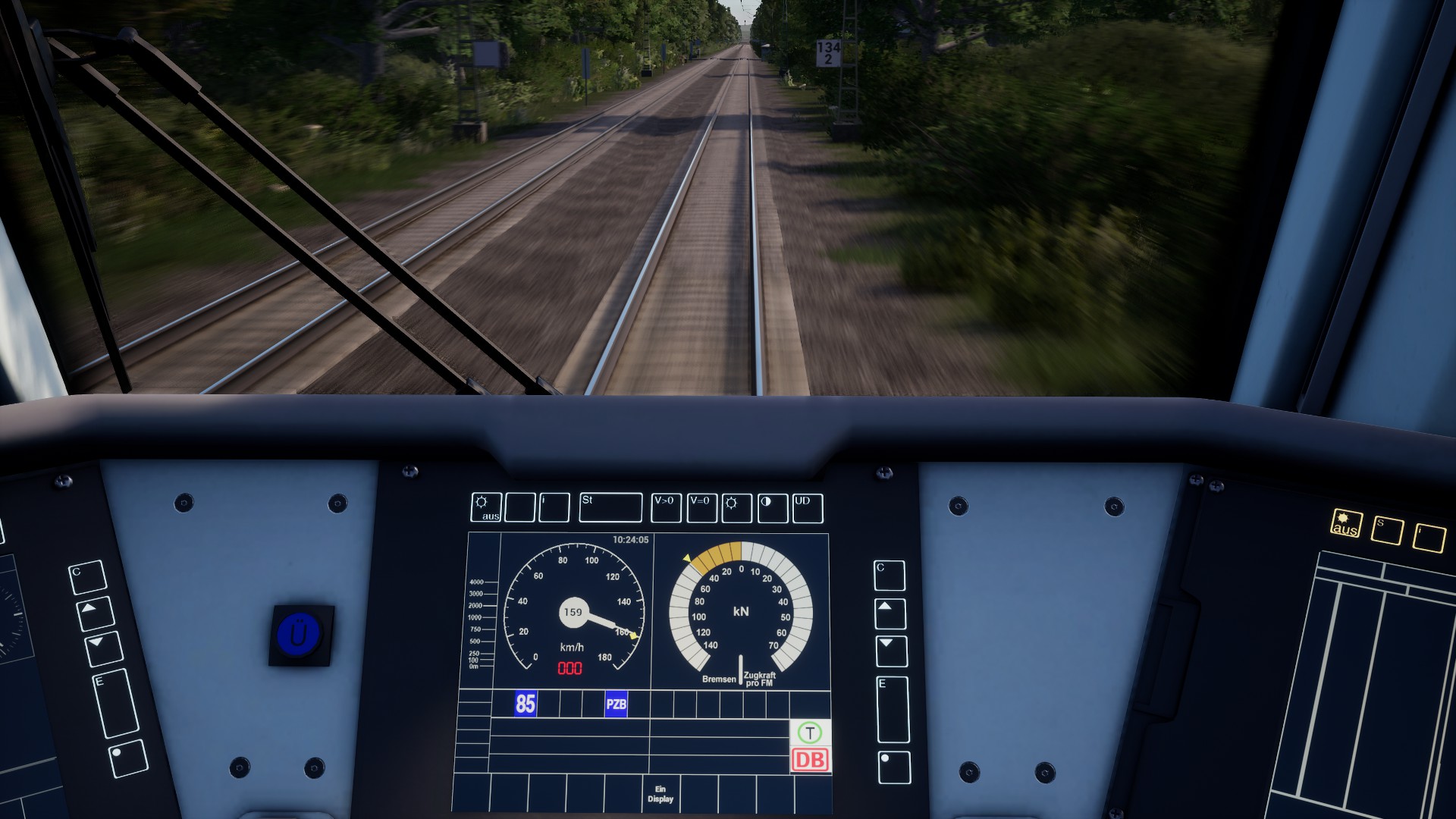Screen dimensions: 1456x819
Task: Open info with the yellow i key
Action: click(1429, 537)
